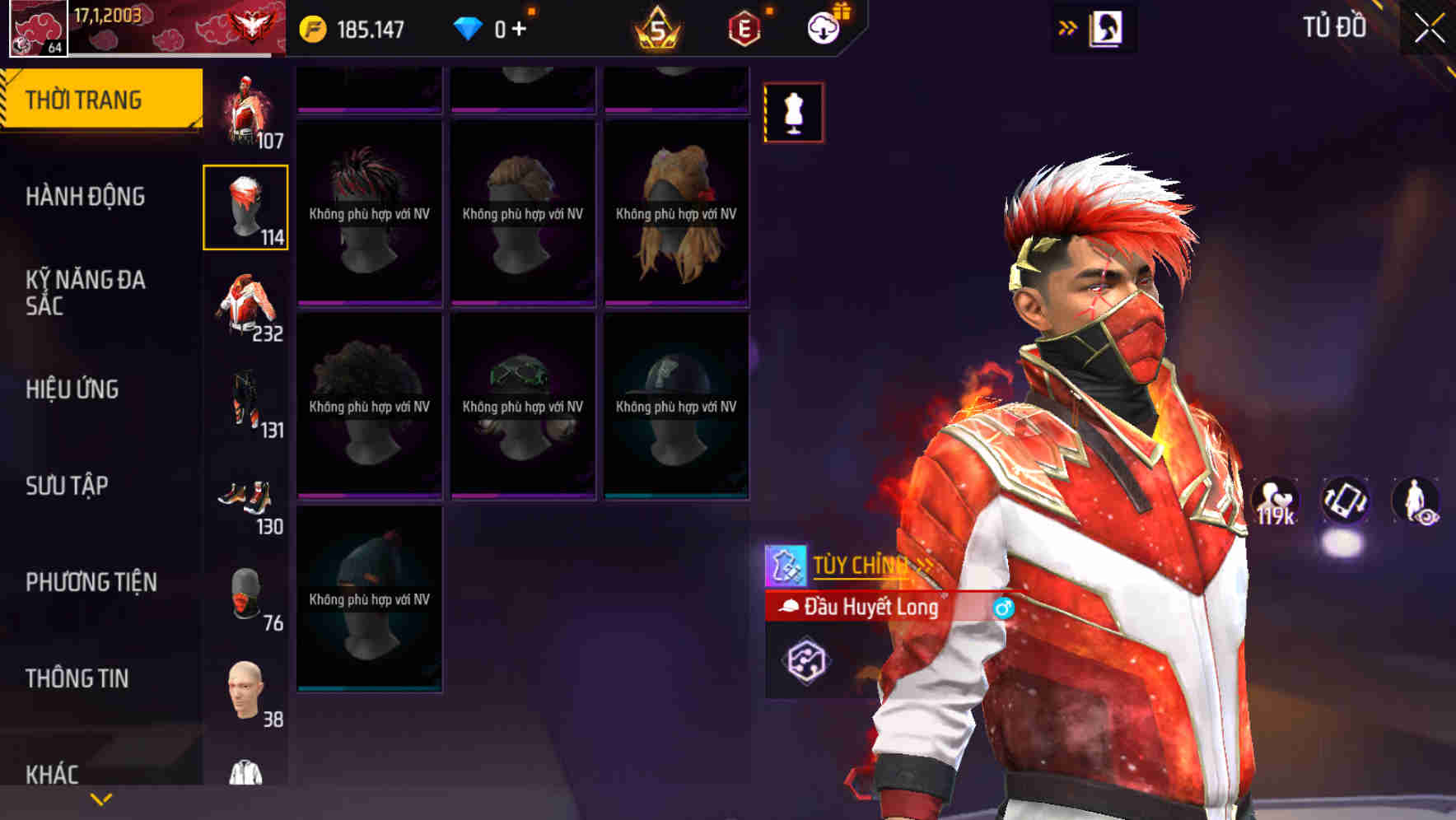Expand hidden menu items with bottom chevron
Image resolution: width=1456 pixels, height=820 pixels.
100,800
